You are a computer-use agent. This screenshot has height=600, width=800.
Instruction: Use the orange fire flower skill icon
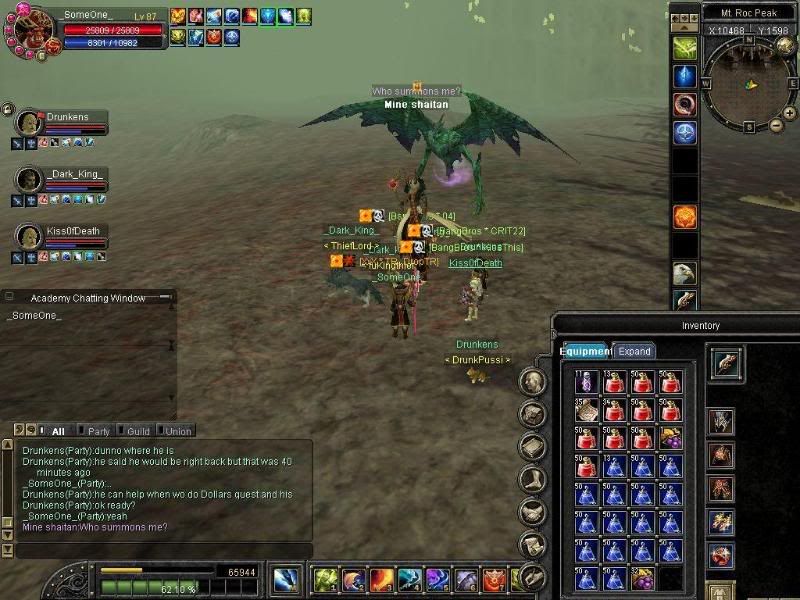pos(684,217)
